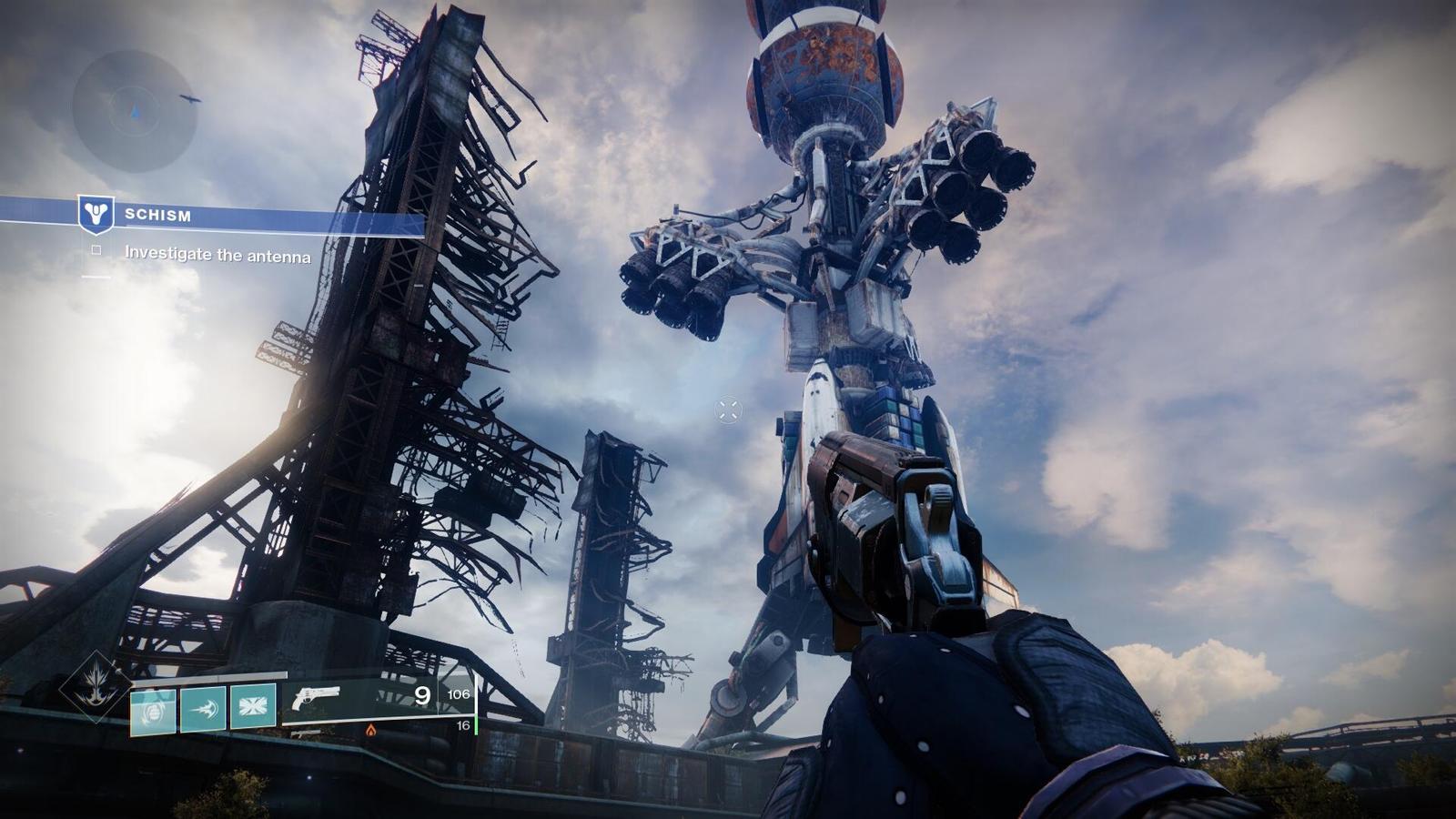1456x819 pixels.
Task: Activate the melee ability icon
Action: (x=203, y=708)
